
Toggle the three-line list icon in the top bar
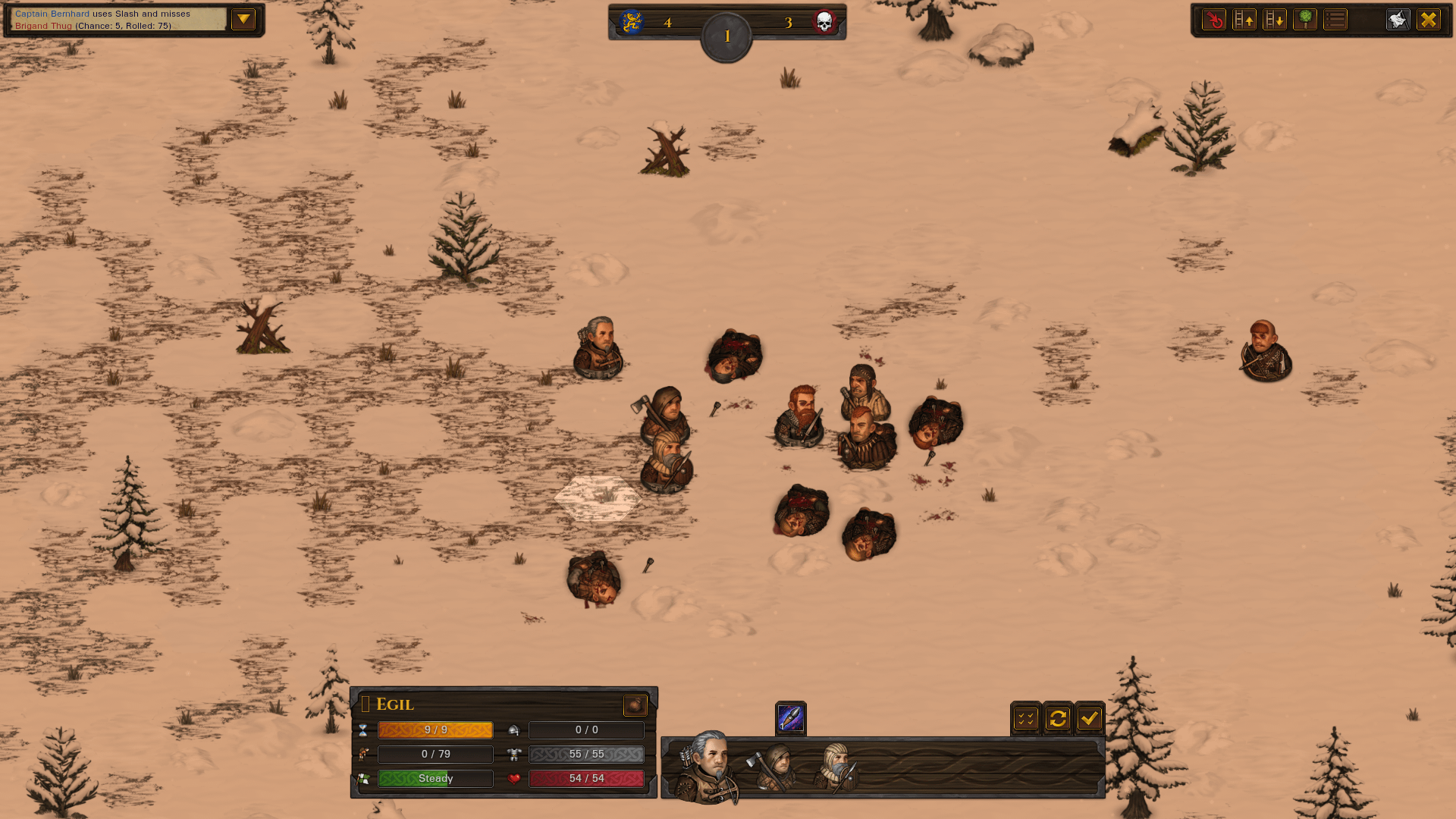point(1335,20)
